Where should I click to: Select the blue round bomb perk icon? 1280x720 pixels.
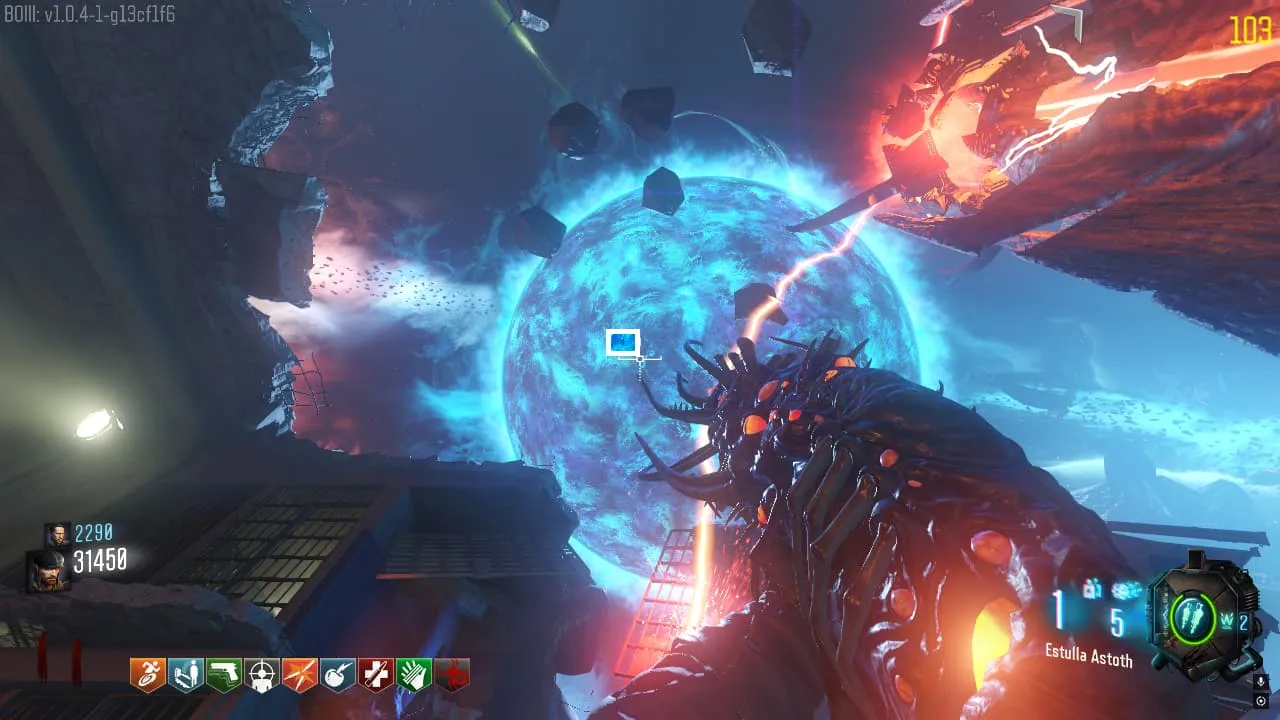[337, 675]
